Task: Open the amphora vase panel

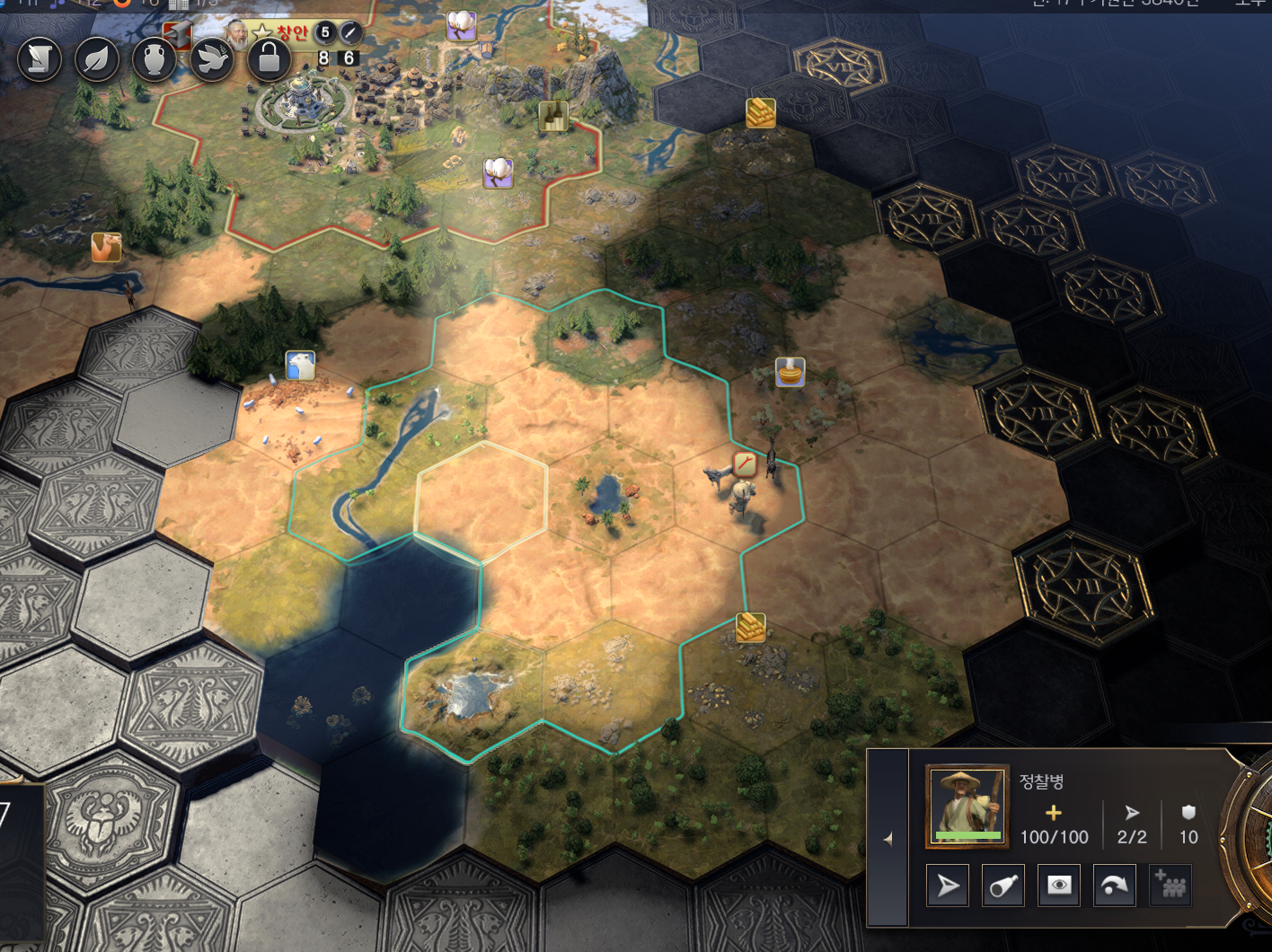Action: tap(155, 59)
